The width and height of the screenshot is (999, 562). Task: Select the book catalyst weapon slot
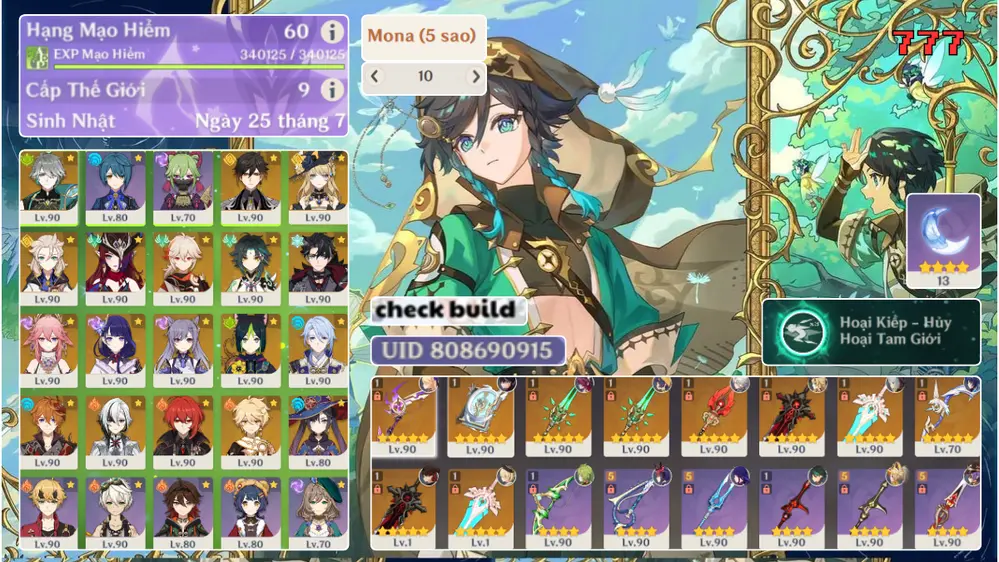point(480,413)
